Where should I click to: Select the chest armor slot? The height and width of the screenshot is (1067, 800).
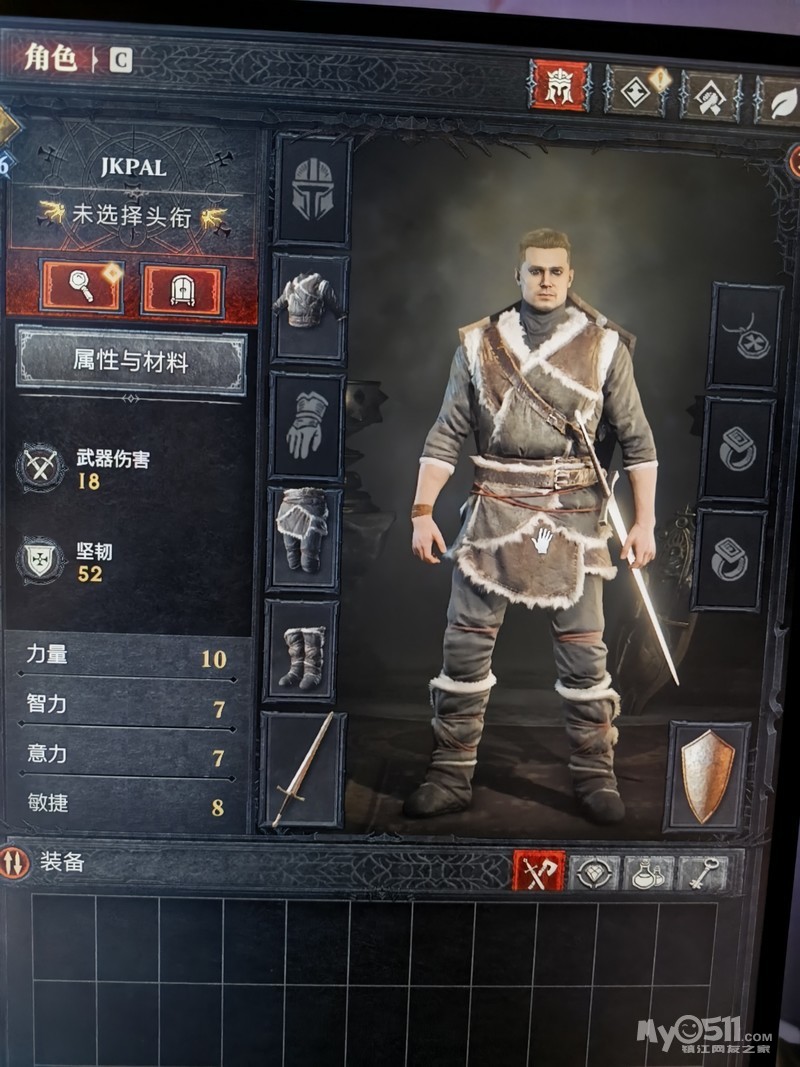coord(310,307)
